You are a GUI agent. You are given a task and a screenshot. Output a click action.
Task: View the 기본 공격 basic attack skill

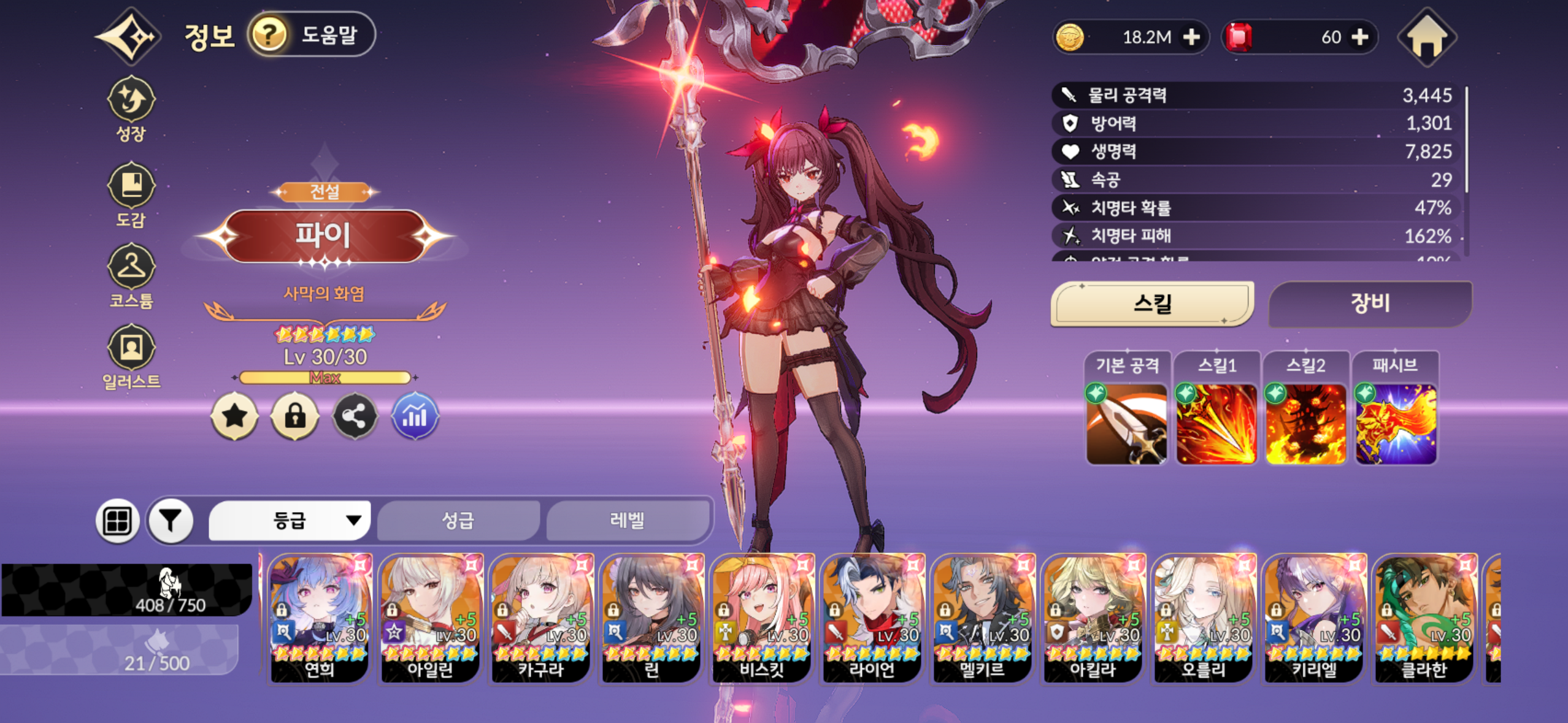click(1126, 423)
